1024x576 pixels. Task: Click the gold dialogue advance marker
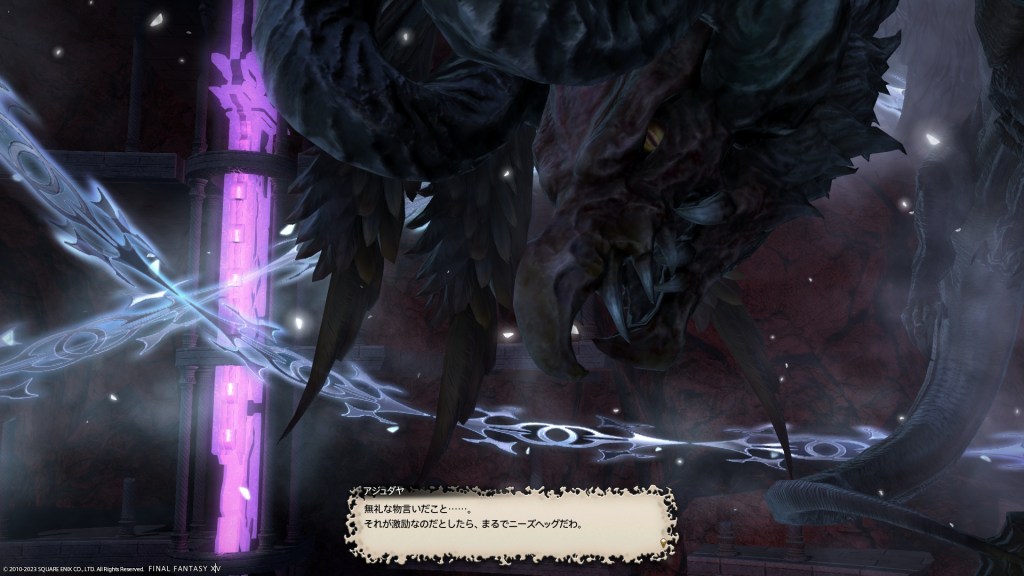click(x=661, y=544)
